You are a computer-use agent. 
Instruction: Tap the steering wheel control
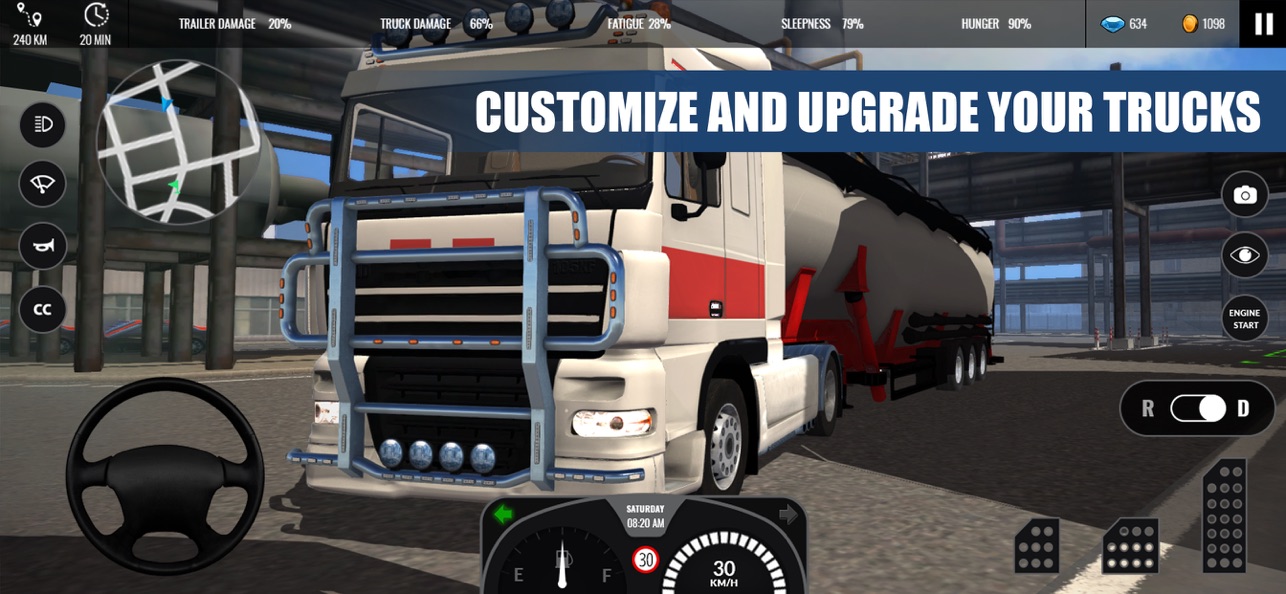(x=165, y=477)
